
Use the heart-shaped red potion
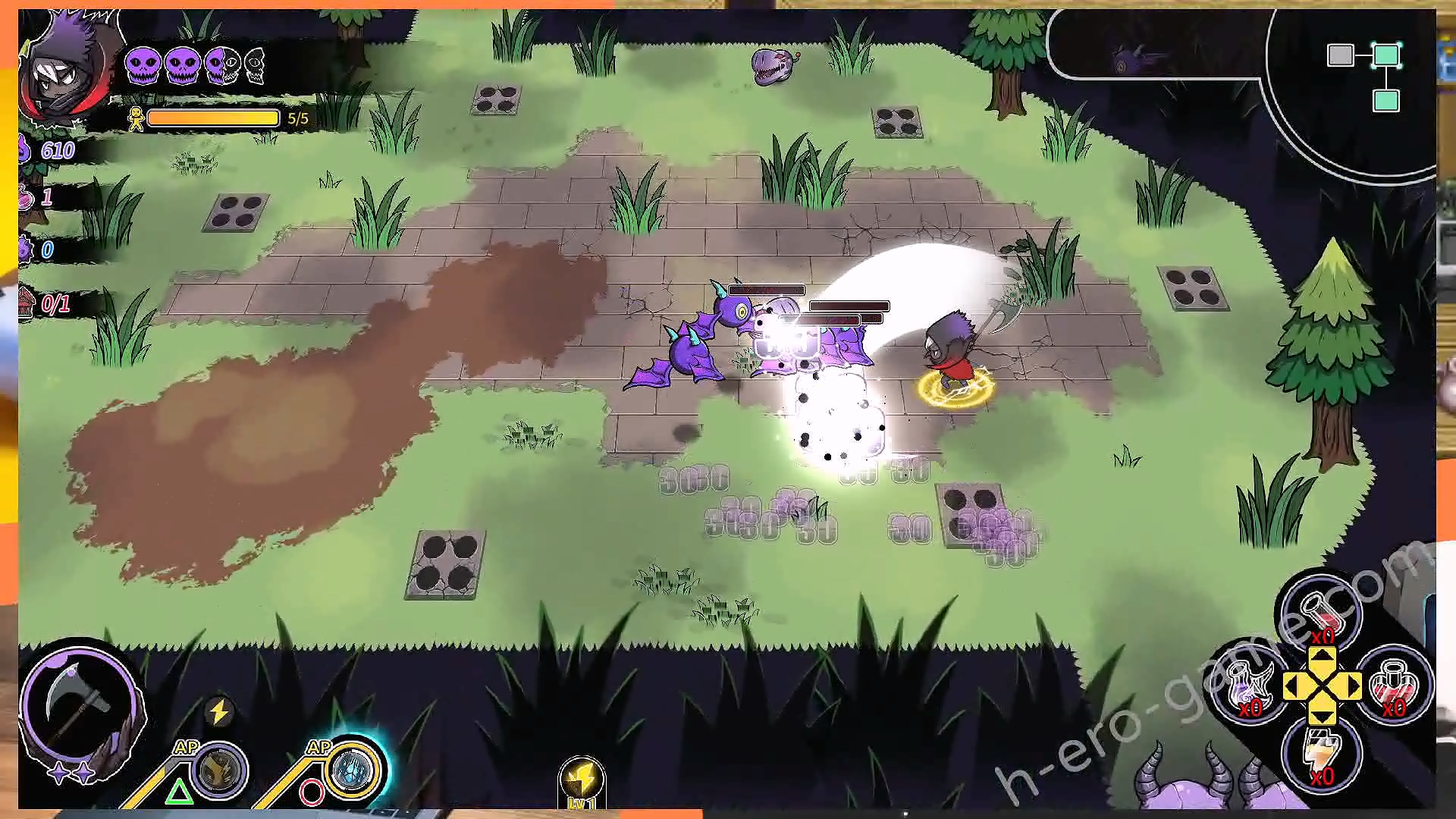1394,685
